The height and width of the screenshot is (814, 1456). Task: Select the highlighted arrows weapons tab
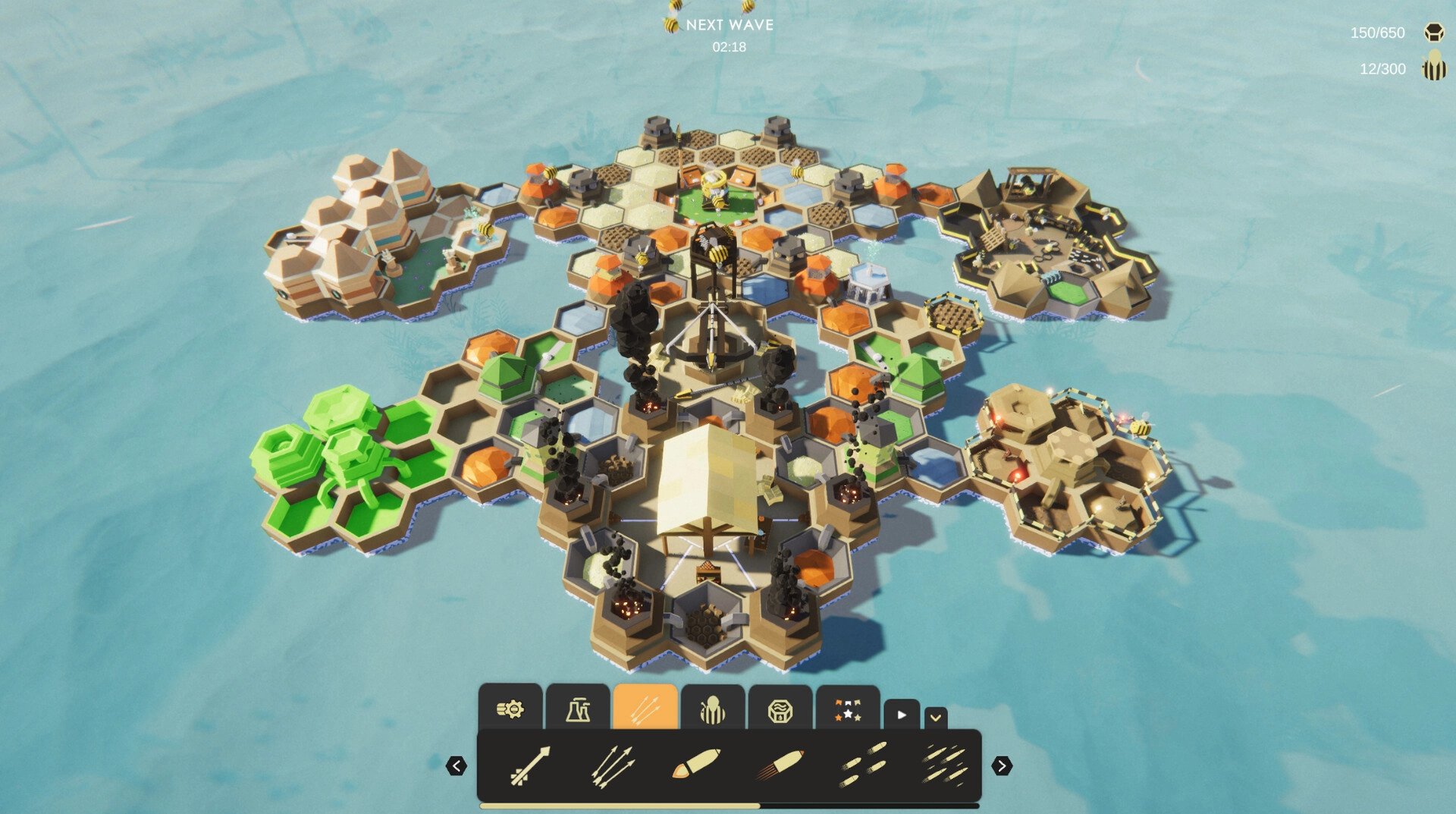(645, 709)
